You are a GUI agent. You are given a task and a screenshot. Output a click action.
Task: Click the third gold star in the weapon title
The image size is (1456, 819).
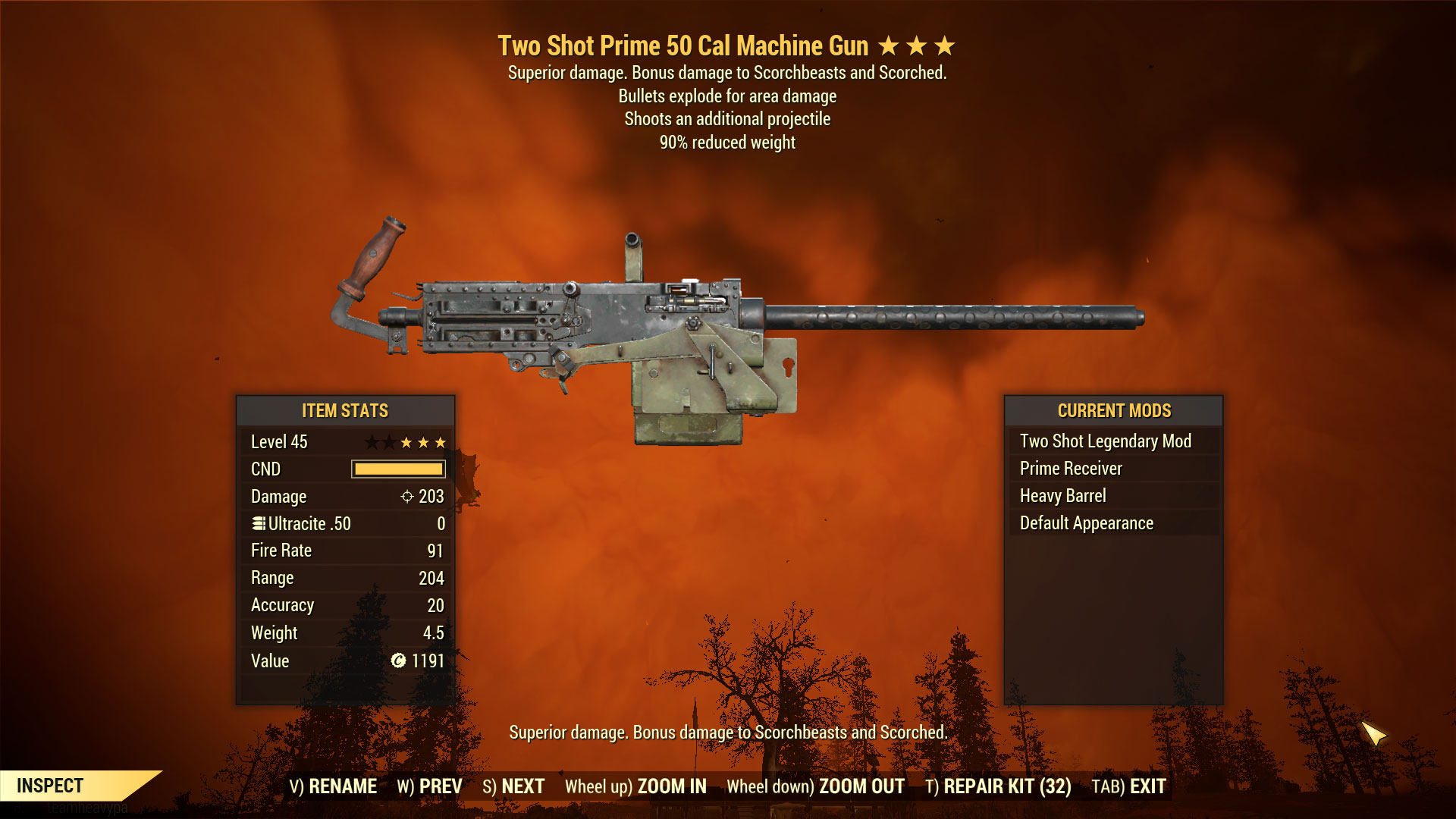tap(945, 45)
